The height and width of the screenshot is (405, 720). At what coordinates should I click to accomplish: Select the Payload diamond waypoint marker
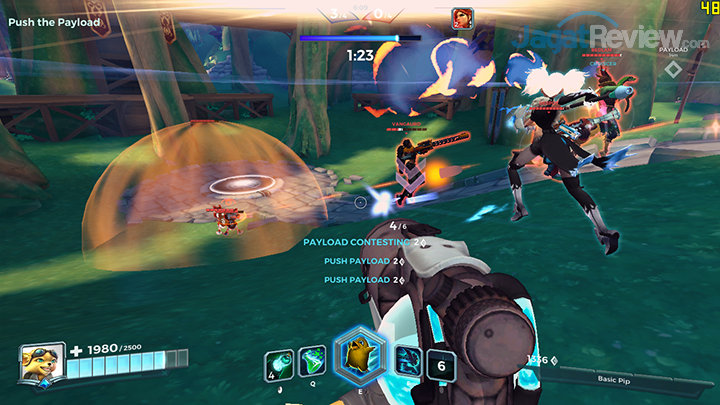674,69
